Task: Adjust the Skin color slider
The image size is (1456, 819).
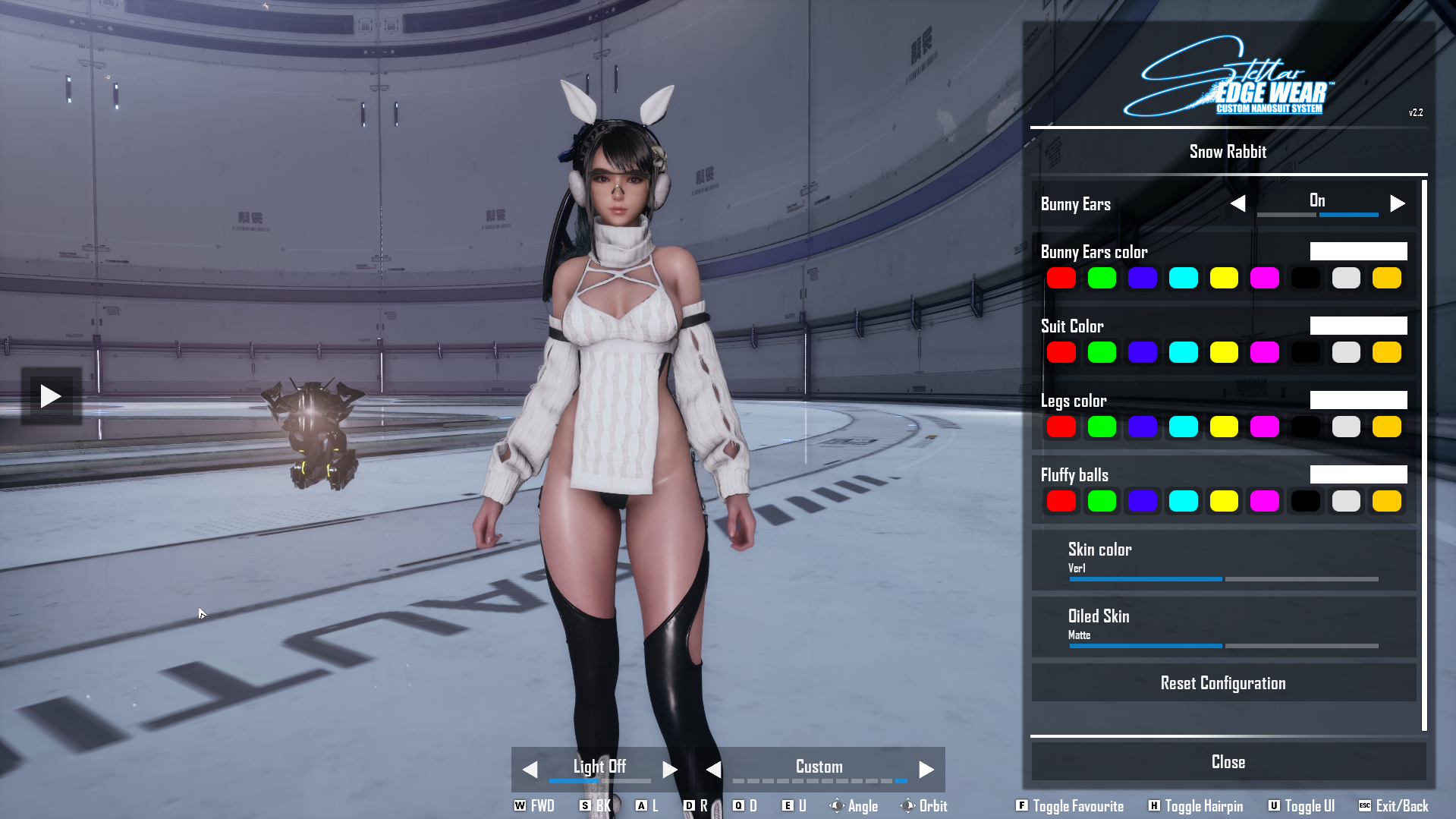Action: [1223, 579]
